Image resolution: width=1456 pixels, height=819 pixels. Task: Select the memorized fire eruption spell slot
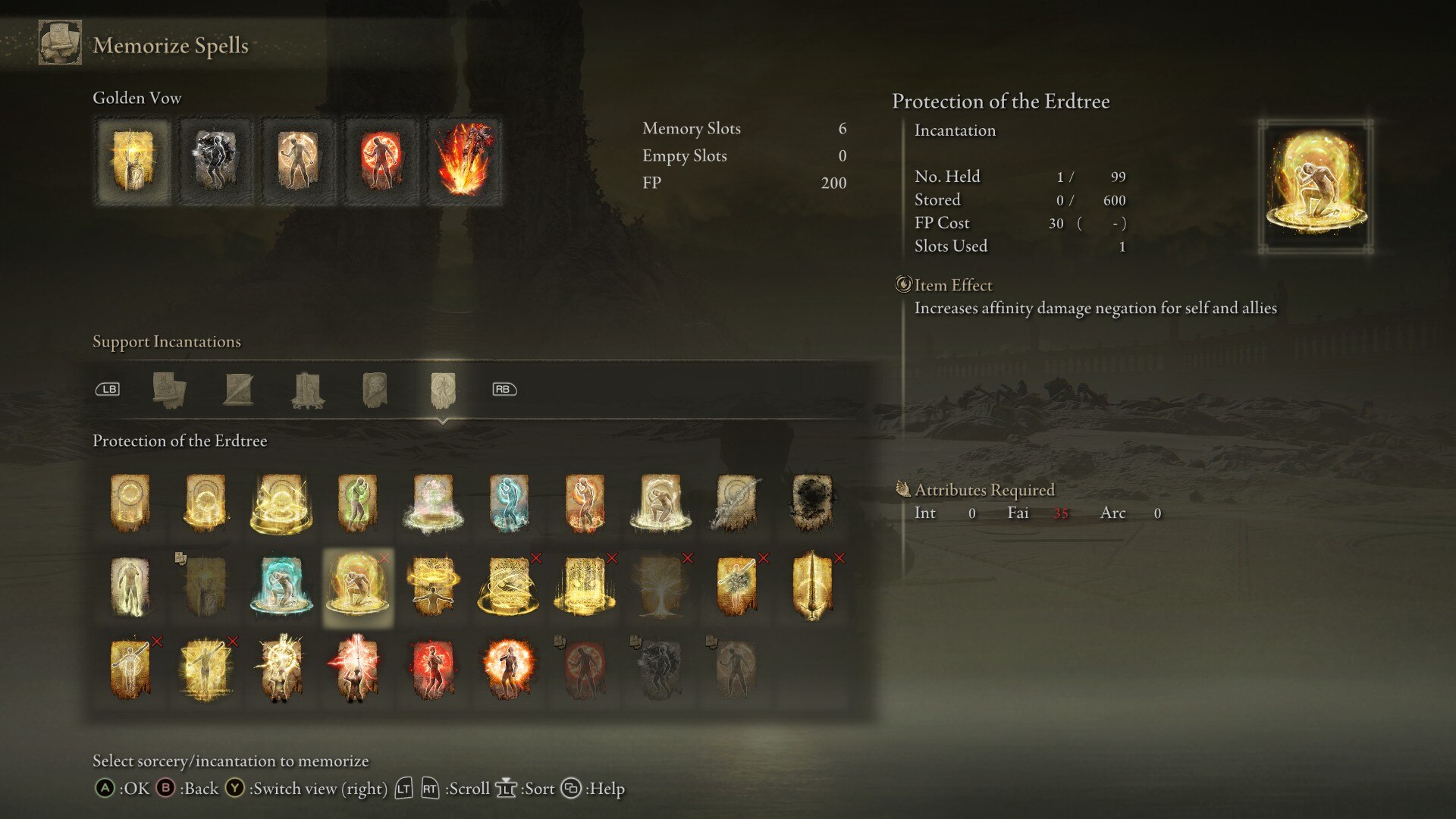(463, 161)
